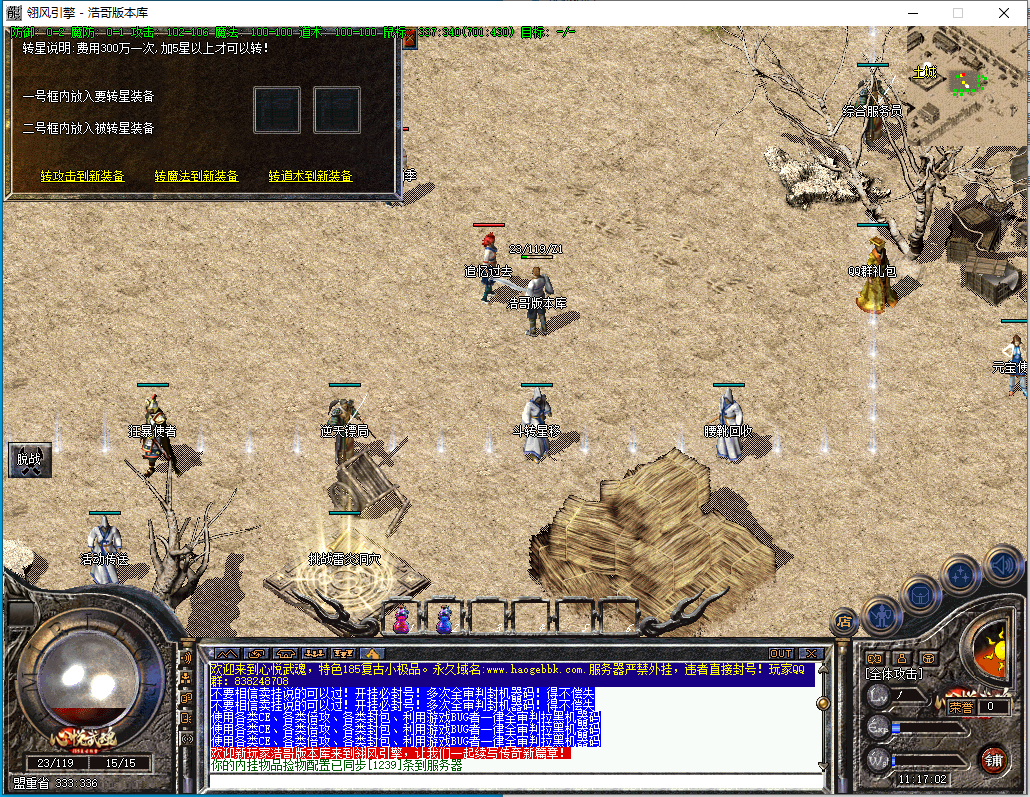Choose 转魔法到新装备 transfer option

coord(197,176)
